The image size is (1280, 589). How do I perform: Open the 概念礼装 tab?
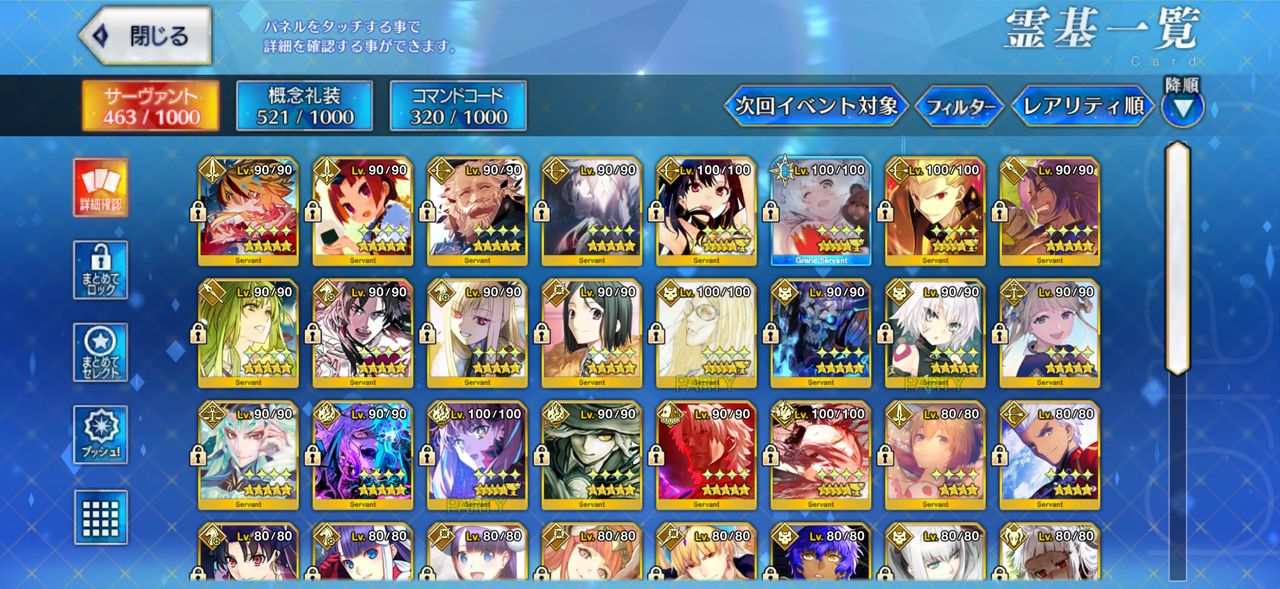tap(304, 106)
